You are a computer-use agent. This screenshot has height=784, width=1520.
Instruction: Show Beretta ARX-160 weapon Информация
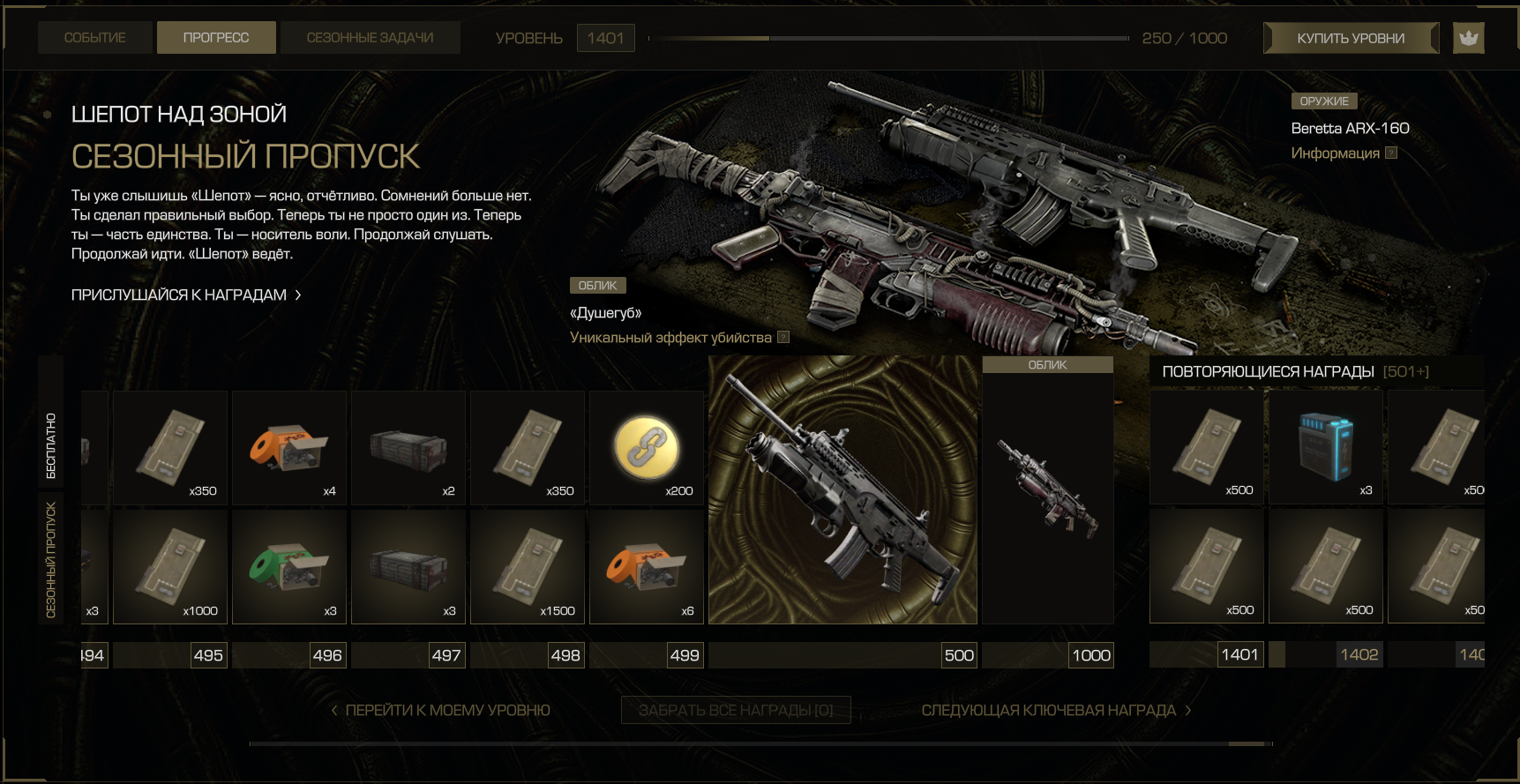[x=1344, y=153]
